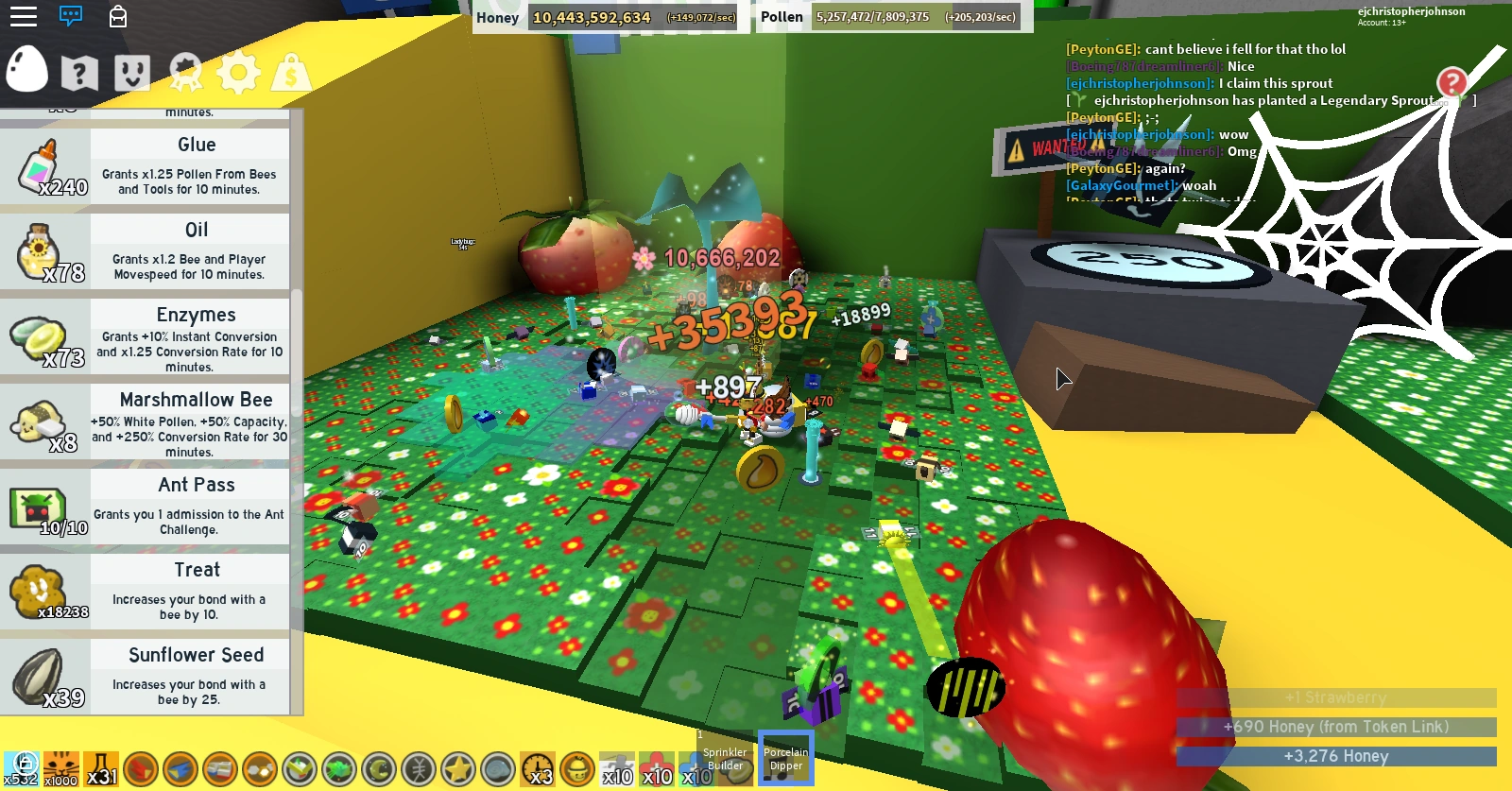
Task: Toggle chat with the blue speech bubble
Action: click(x=71, y=16)
